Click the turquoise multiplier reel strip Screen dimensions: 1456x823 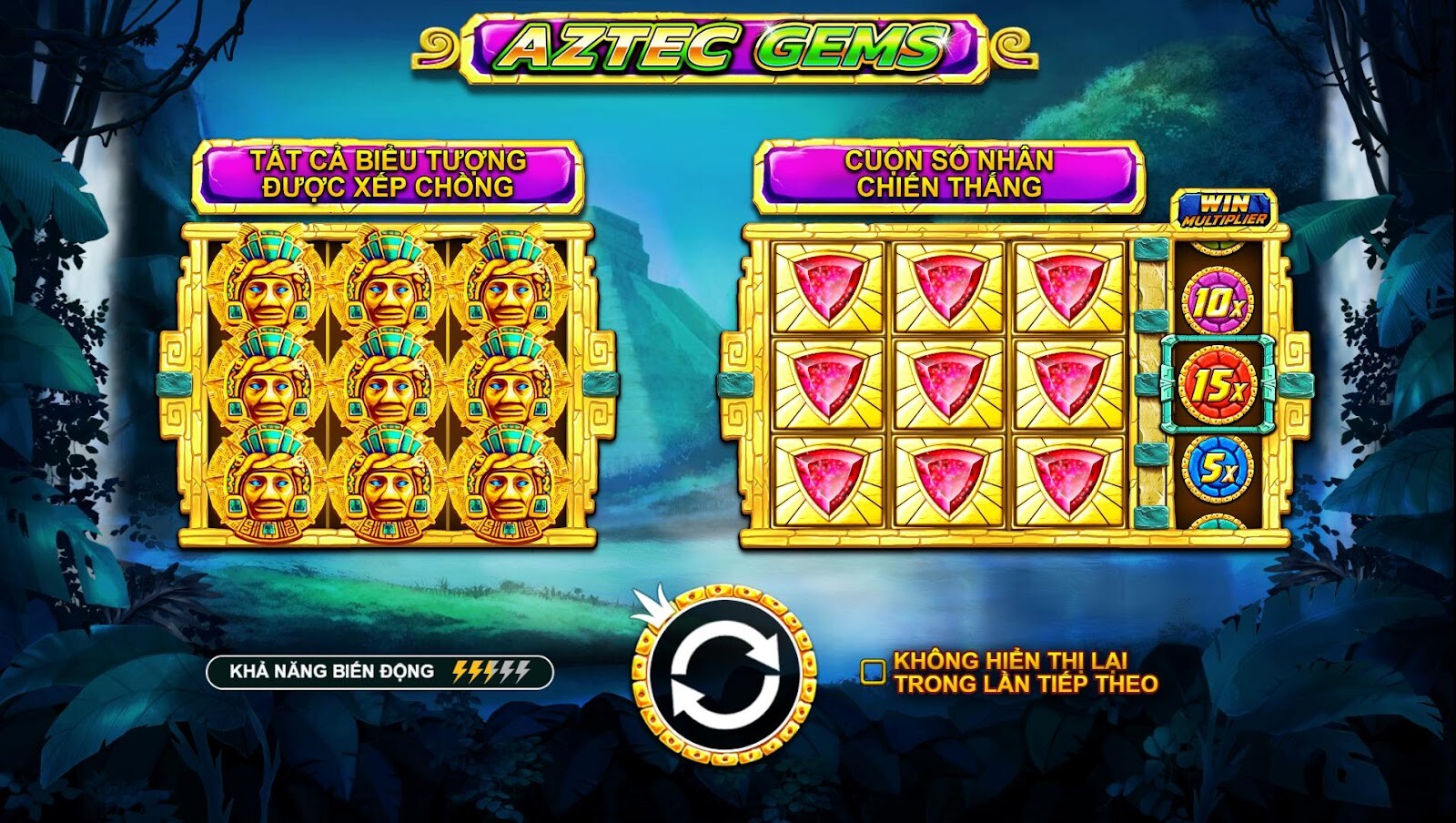(x=1148, y=386)
